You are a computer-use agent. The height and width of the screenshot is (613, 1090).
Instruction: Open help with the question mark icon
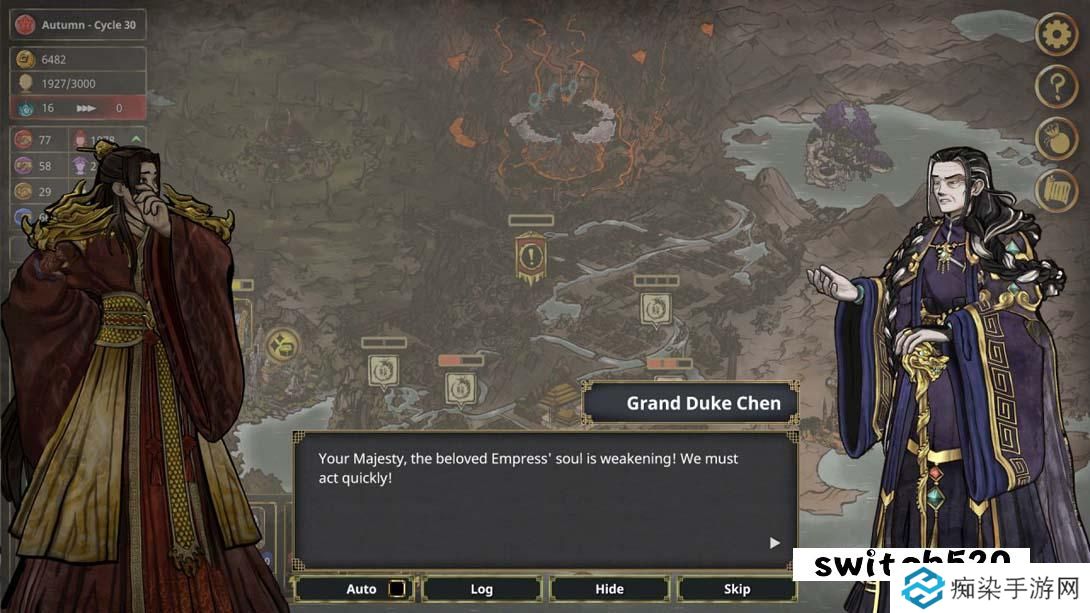[x=1055, y=87]
